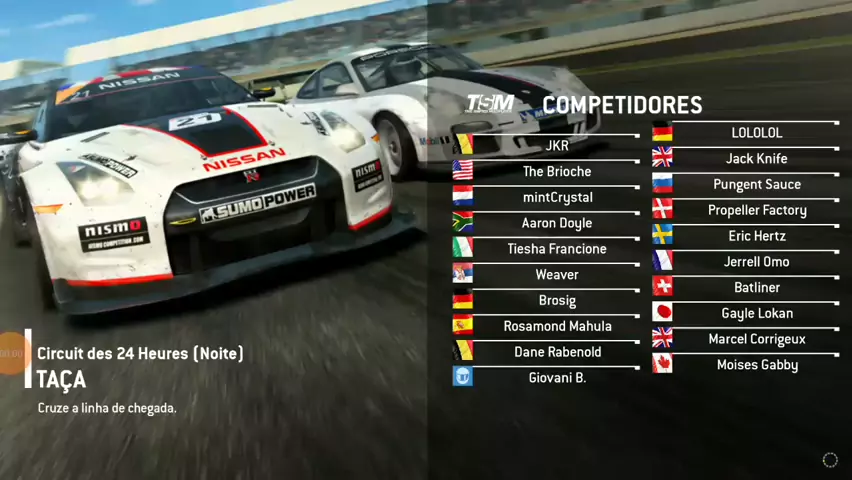Select Jack Knife from the competitors
This screenshot has height=480, width=852.
coord(756,159)
